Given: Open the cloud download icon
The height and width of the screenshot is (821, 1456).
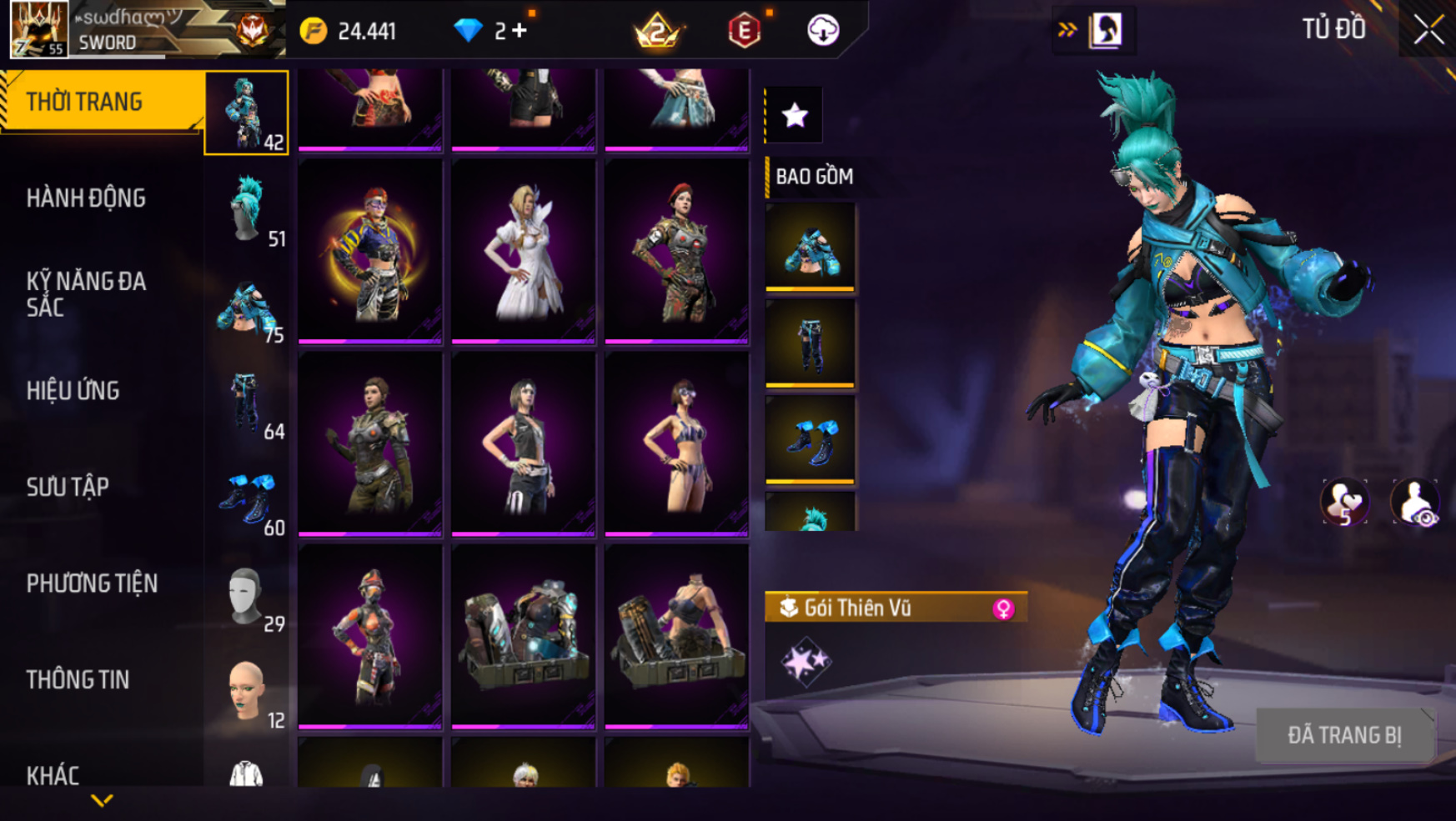Looking at the screenshot, I should (823, 31).
